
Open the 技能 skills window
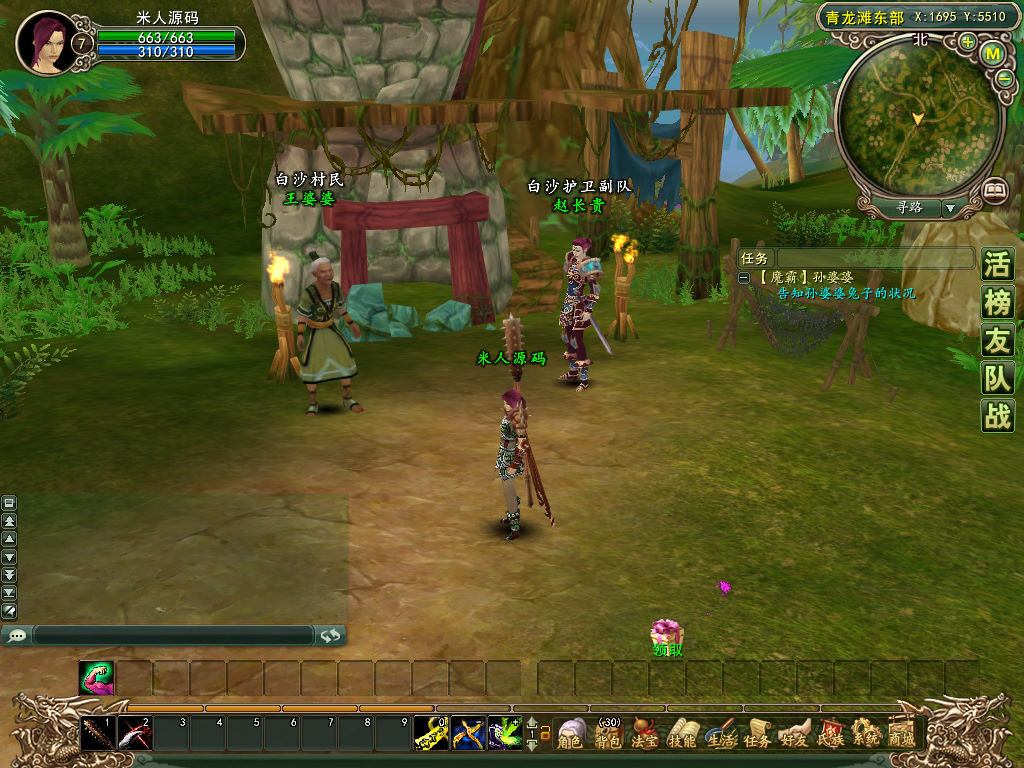pyautogui.click(x=682, y=734)
